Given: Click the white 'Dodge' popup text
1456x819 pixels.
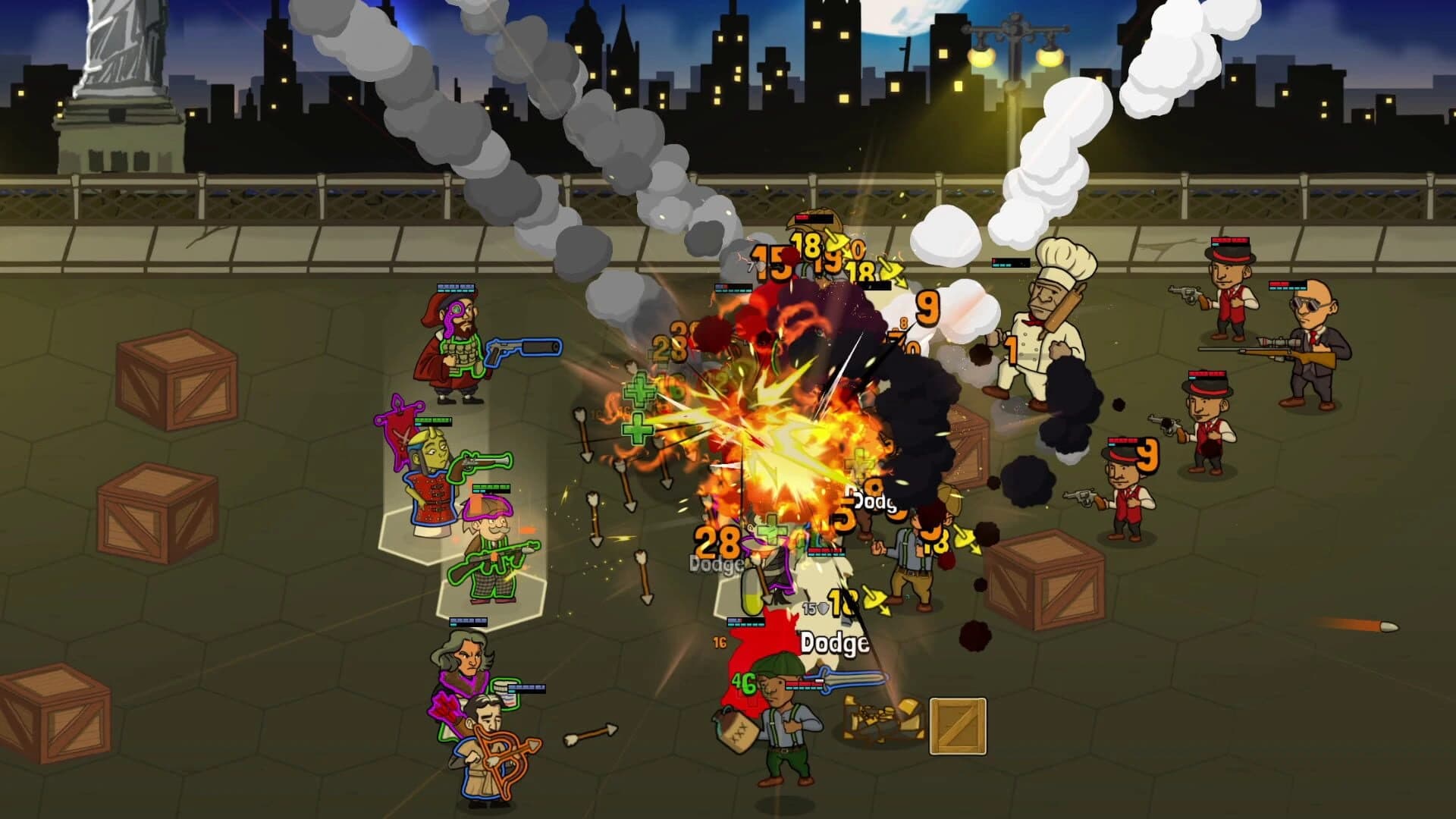Looking at the screenshot, I should pyautogui.click(x=833, y=642).
